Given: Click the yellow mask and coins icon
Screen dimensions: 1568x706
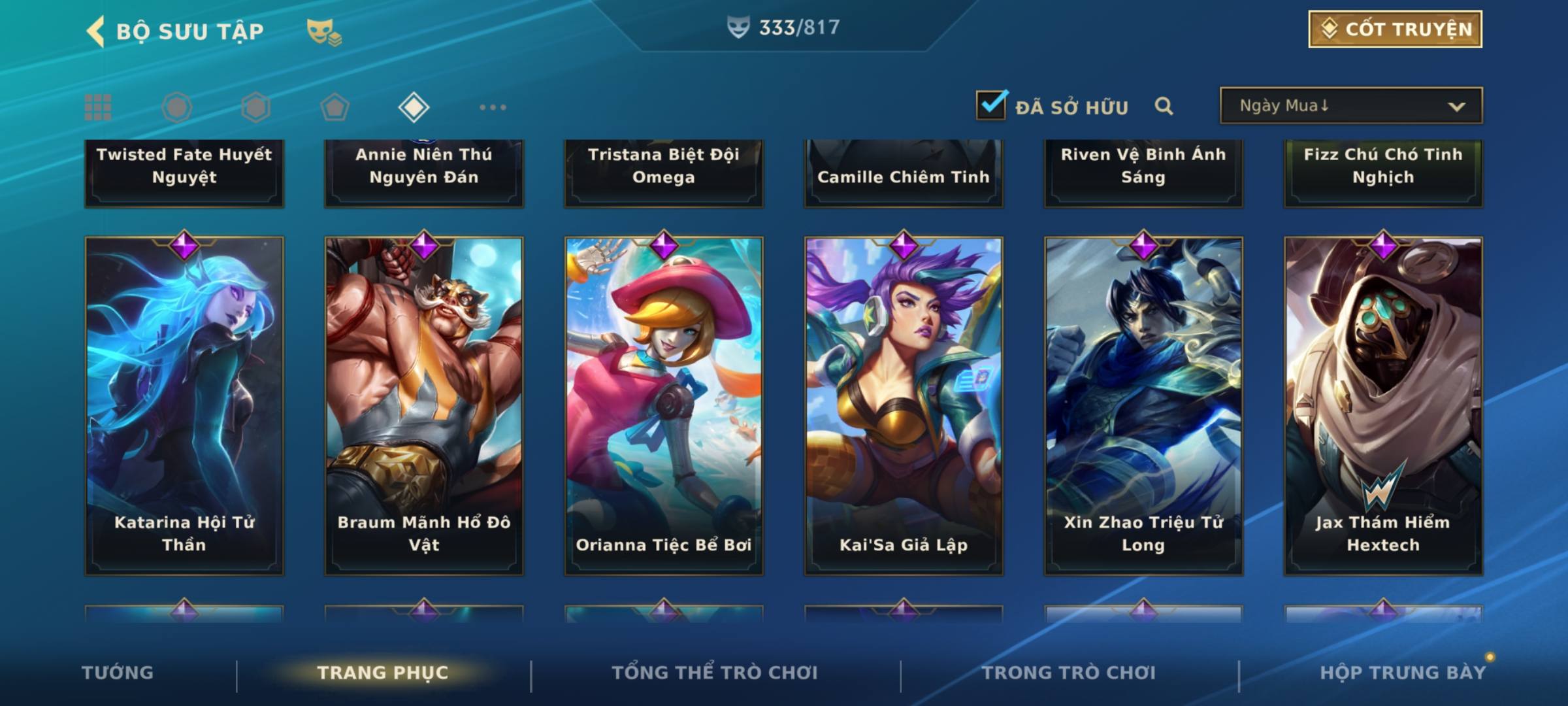Looking at the screenshot, I should click(323, 32).
